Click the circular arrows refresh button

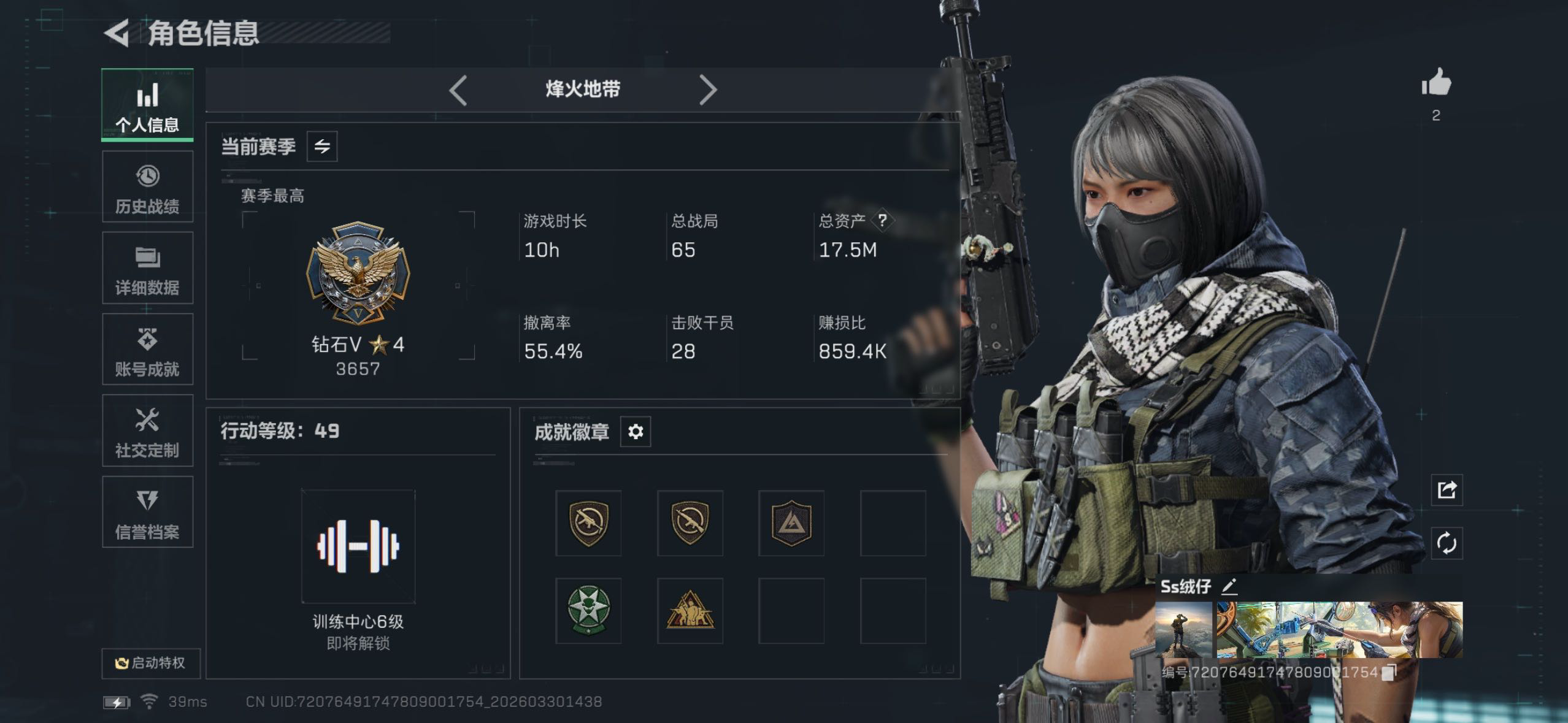1447,543
